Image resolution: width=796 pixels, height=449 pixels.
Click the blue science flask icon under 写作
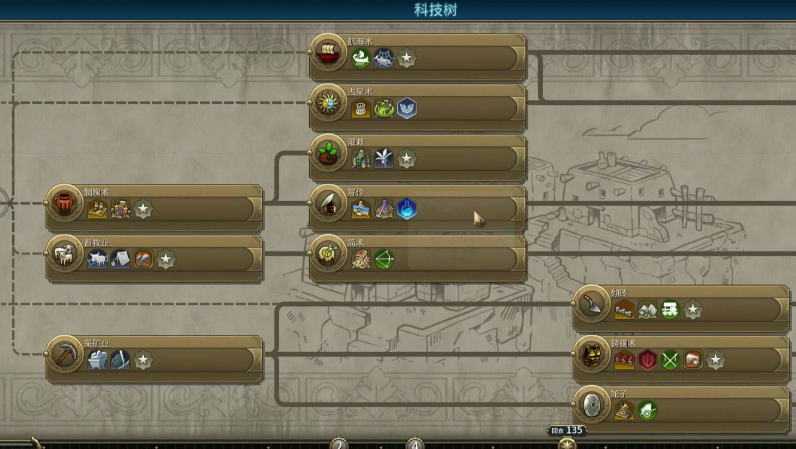406,209
